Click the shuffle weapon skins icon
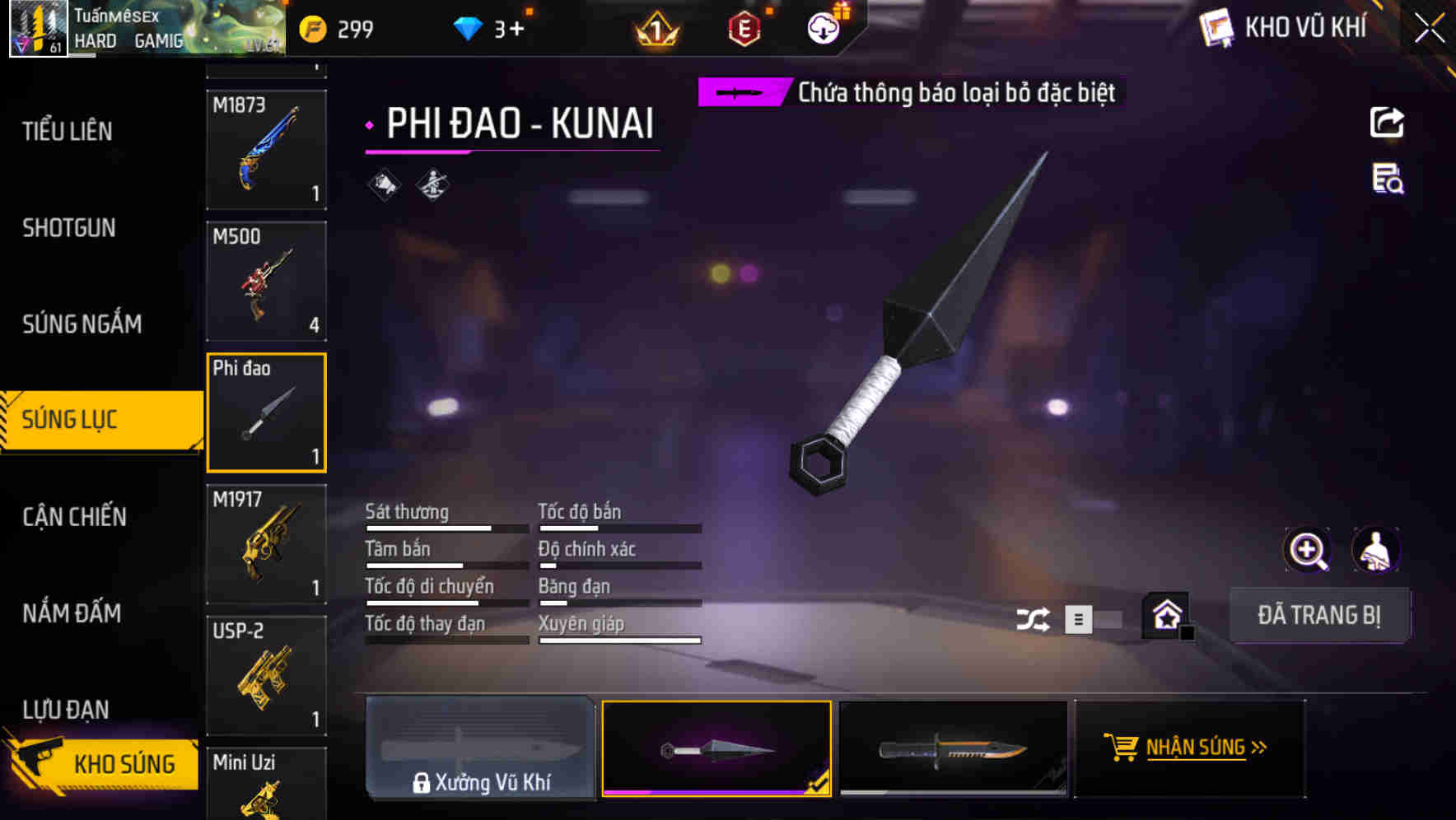This screenshot has height=820, width=1456. pos(1034,617)
